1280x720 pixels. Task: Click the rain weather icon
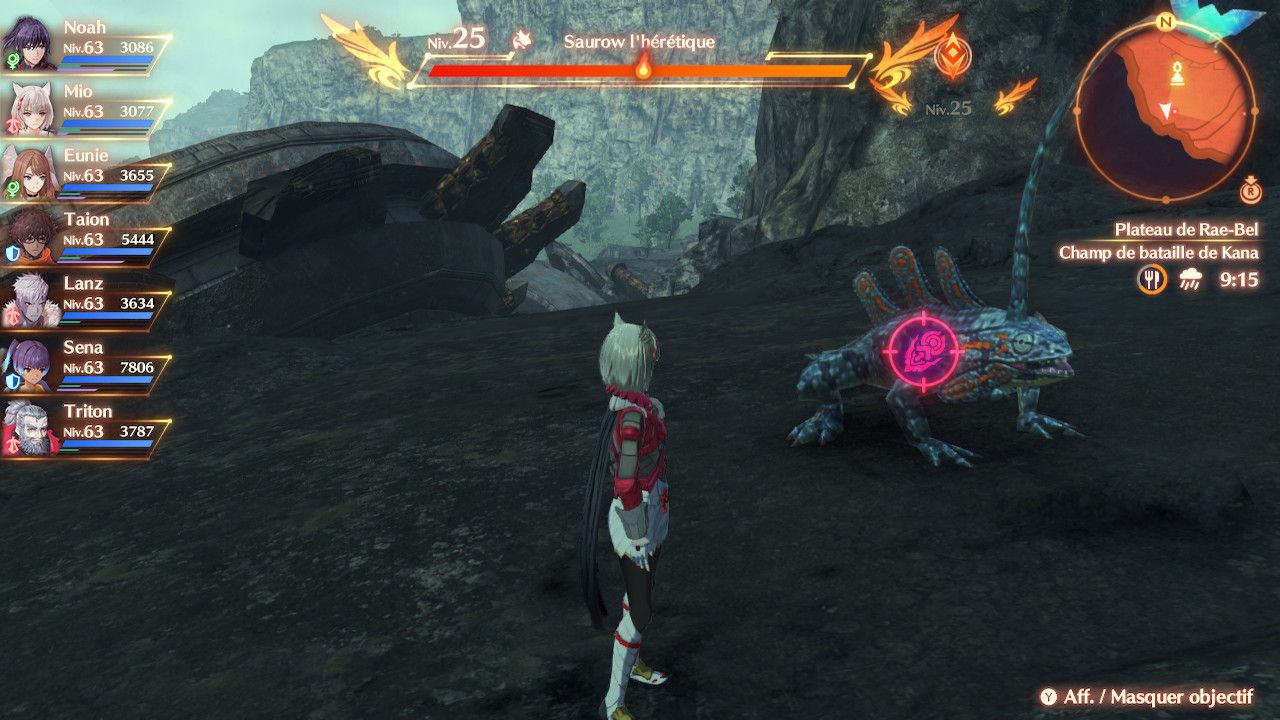point(1191,281)
